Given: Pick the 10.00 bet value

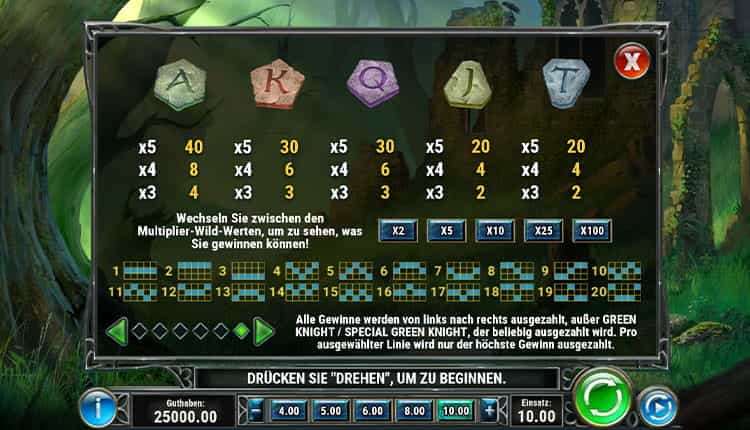Looking at the screenshot, I should [459, 410].
